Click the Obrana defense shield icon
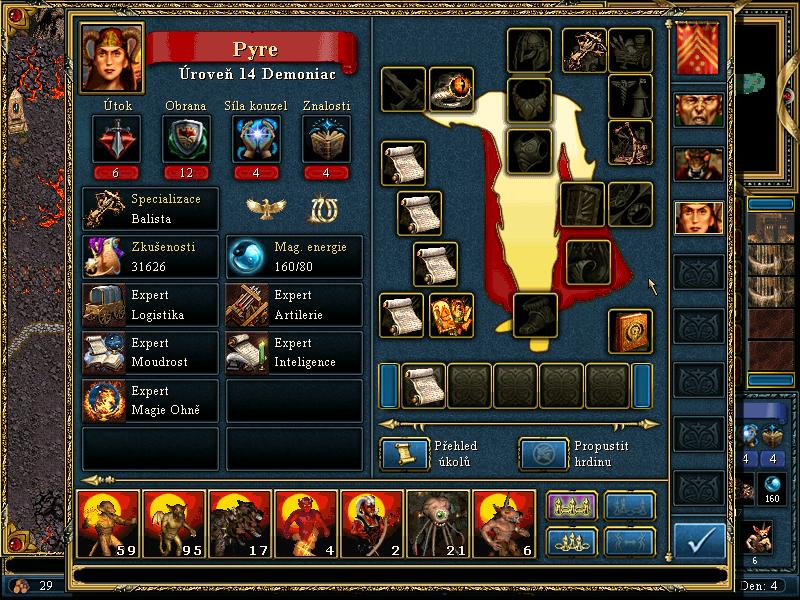Screen dimensions: 800x600 click(x=184, y=139)
